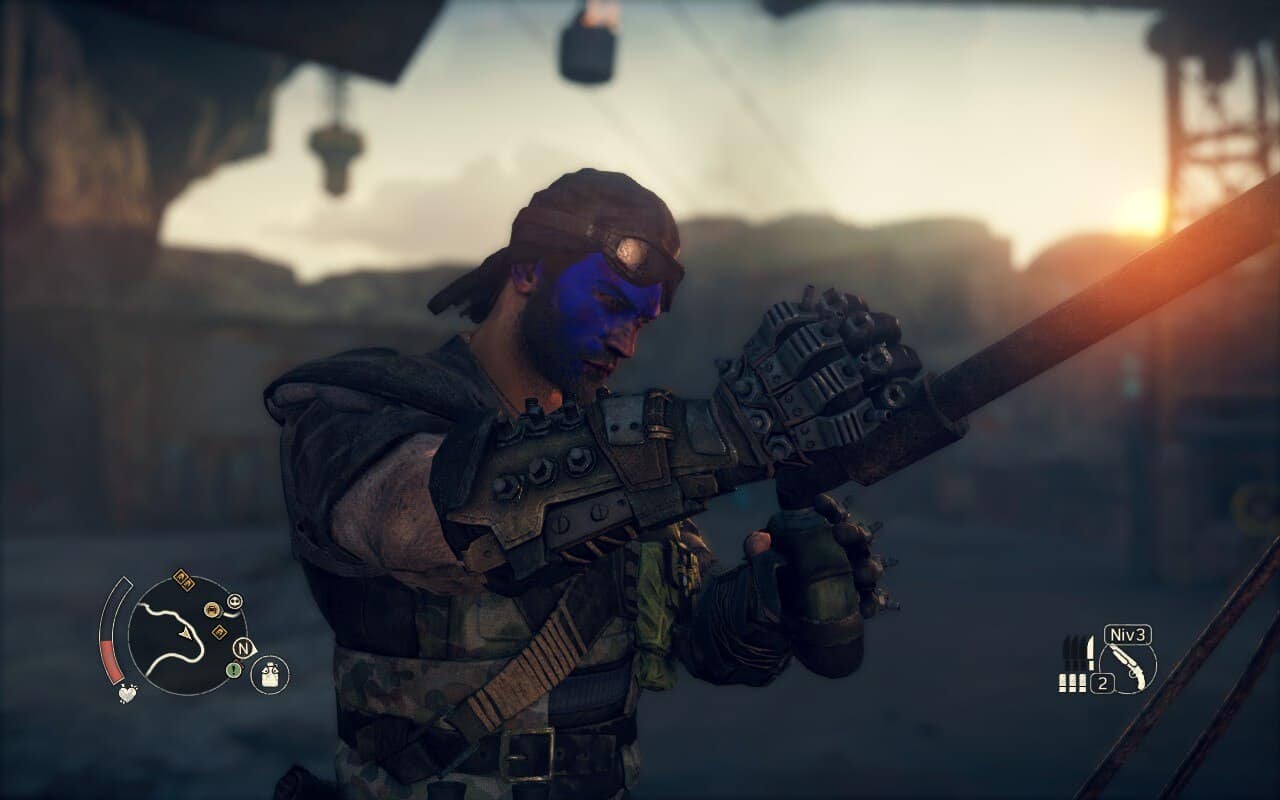This screenshot has width=1280, height=800.
Task: Click the north compass N marker
Action: coord(243,648)
